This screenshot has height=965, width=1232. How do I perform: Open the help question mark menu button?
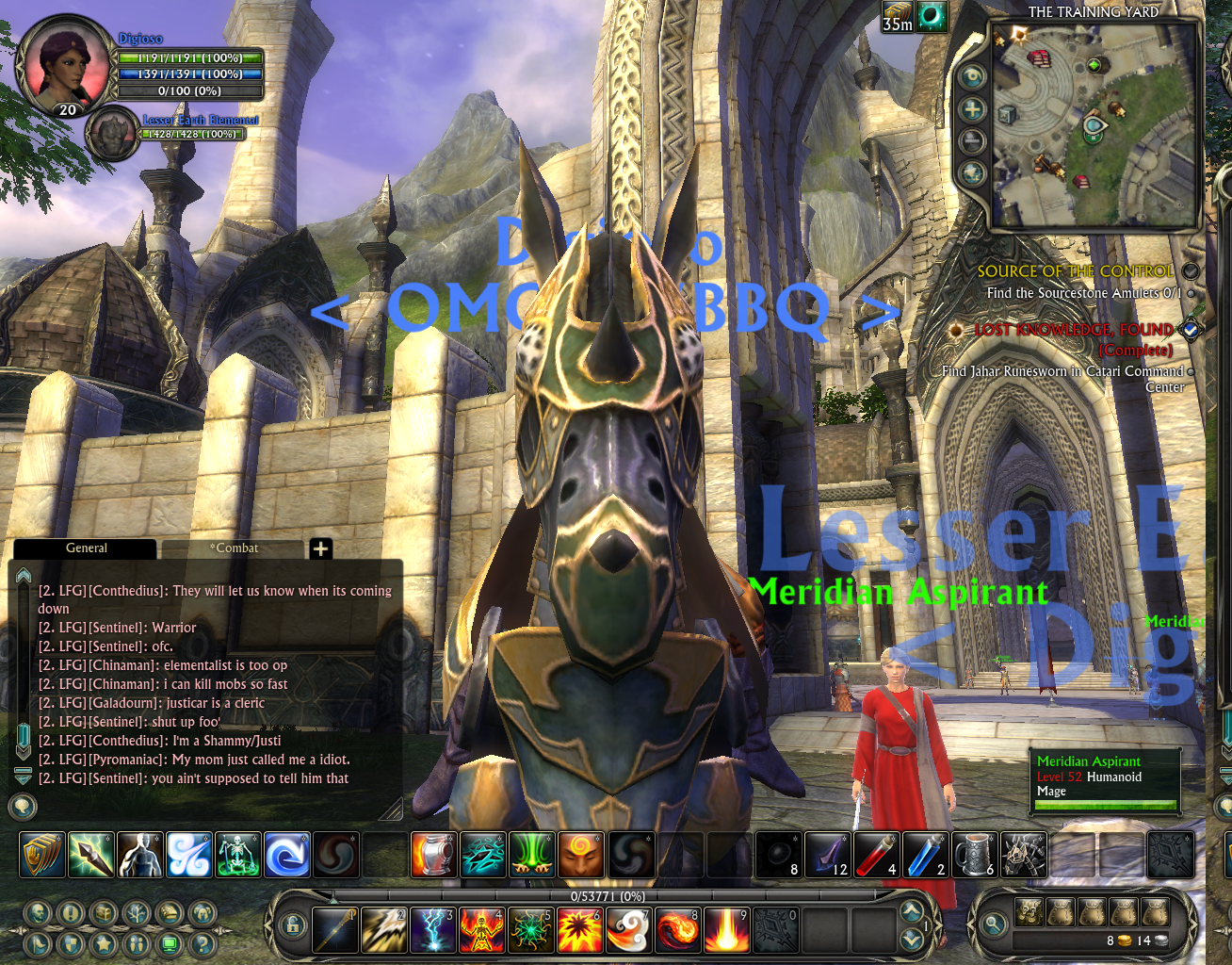202,942
